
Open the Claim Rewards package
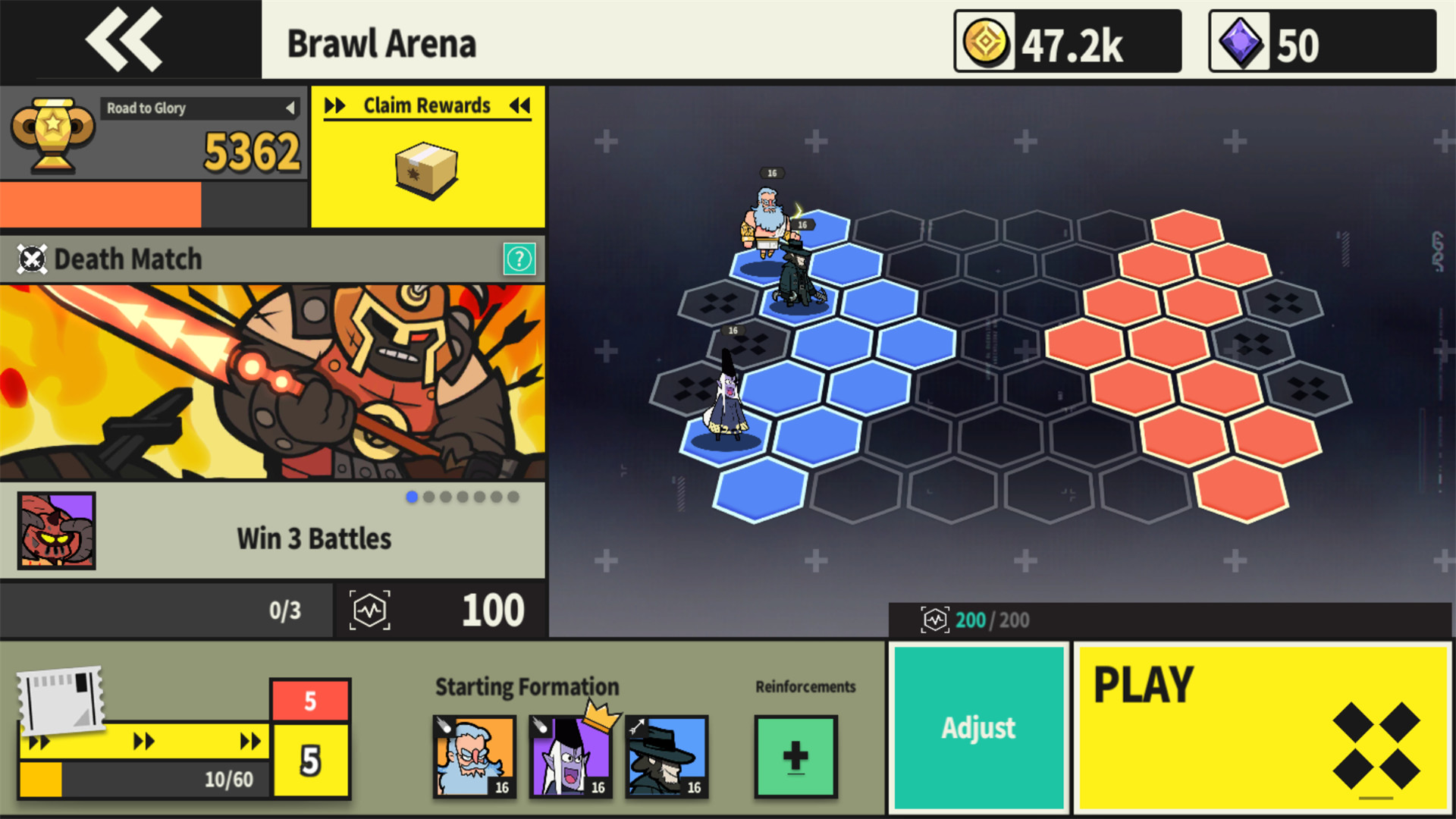427,168
